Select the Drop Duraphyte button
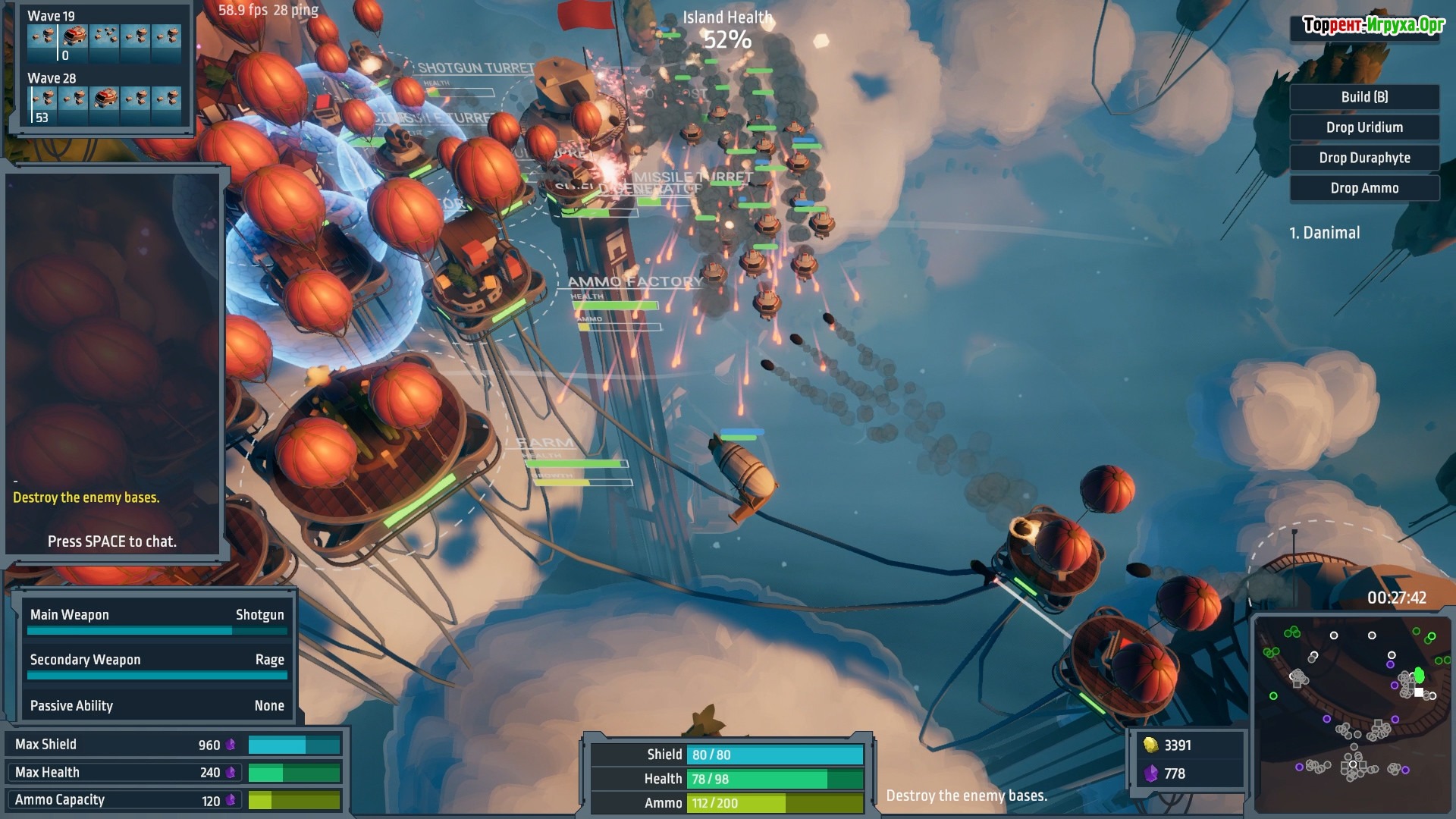 [x=1363, y=158]
